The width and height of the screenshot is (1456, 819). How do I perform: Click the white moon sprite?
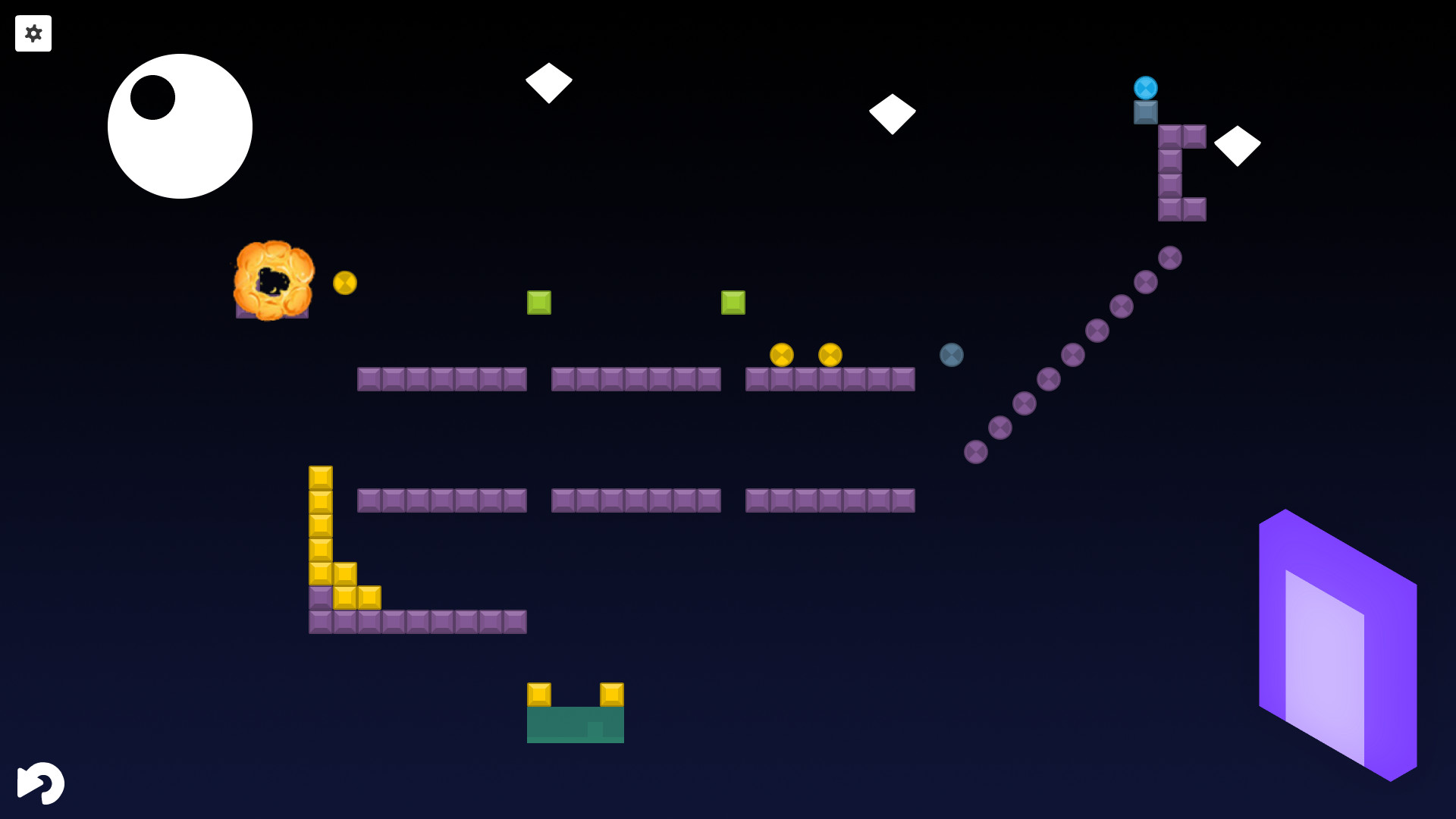point(180,126)
